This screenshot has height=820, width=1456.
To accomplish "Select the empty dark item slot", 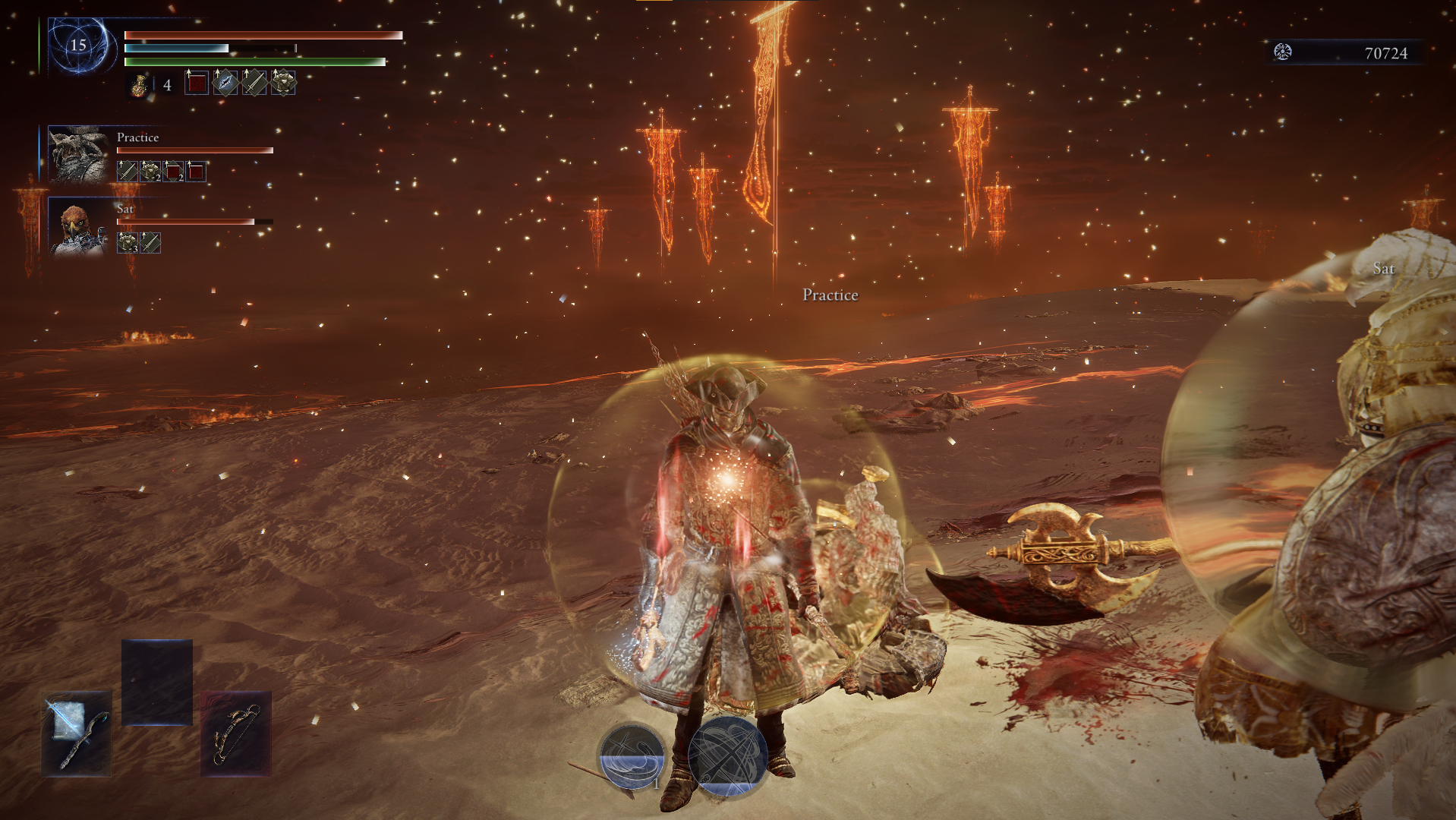I will [157, 682].
